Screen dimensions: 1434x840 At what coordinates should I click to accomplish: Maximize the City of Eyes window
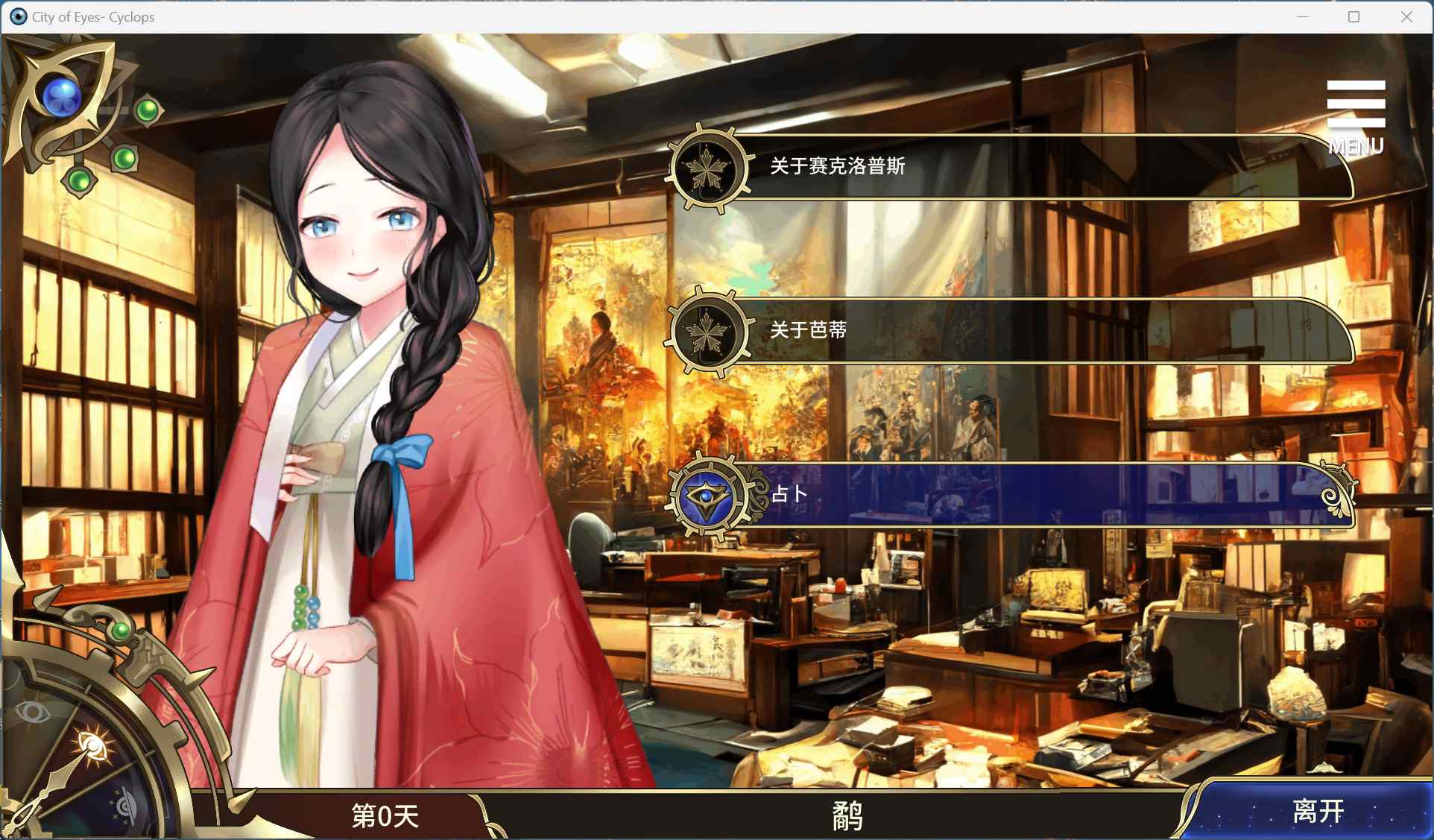[x=1354, y=17]
